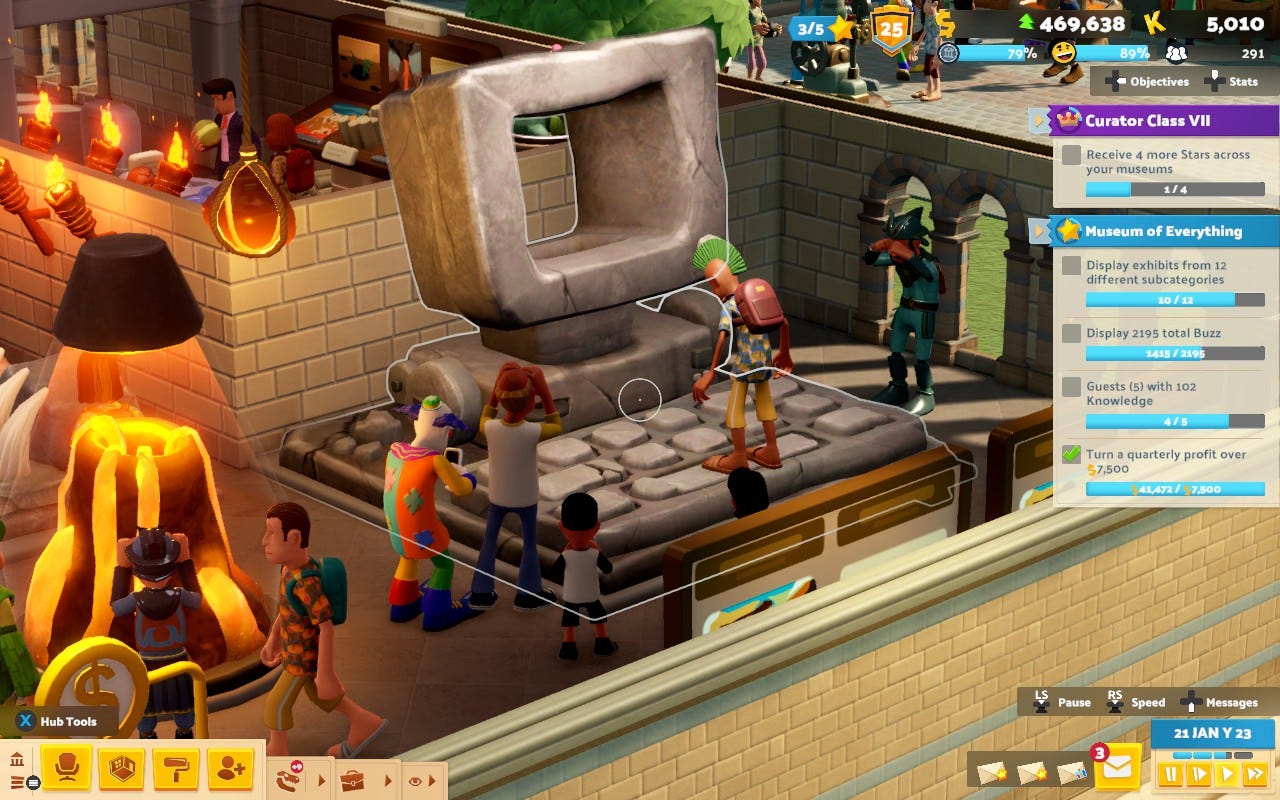Open the level 25 shield badge
The image size is (1280, 800).
click(x=890, y=28)
